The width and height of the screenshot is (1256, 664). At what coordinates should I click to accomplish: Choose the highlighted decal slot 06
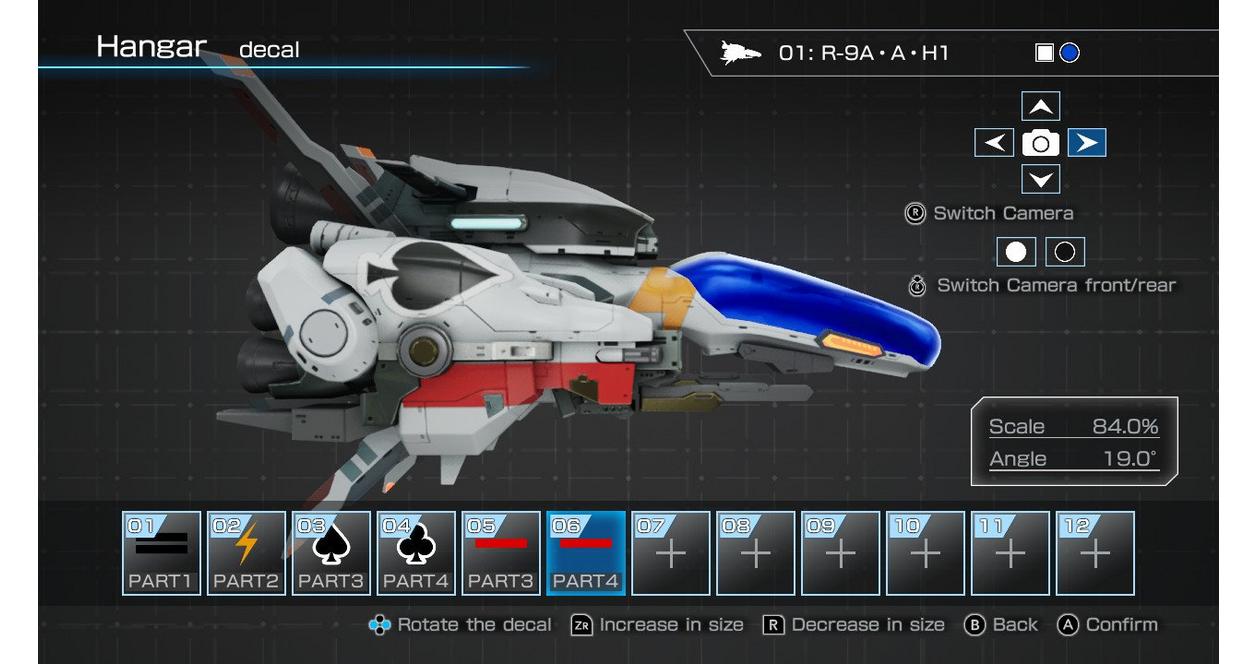586,553
